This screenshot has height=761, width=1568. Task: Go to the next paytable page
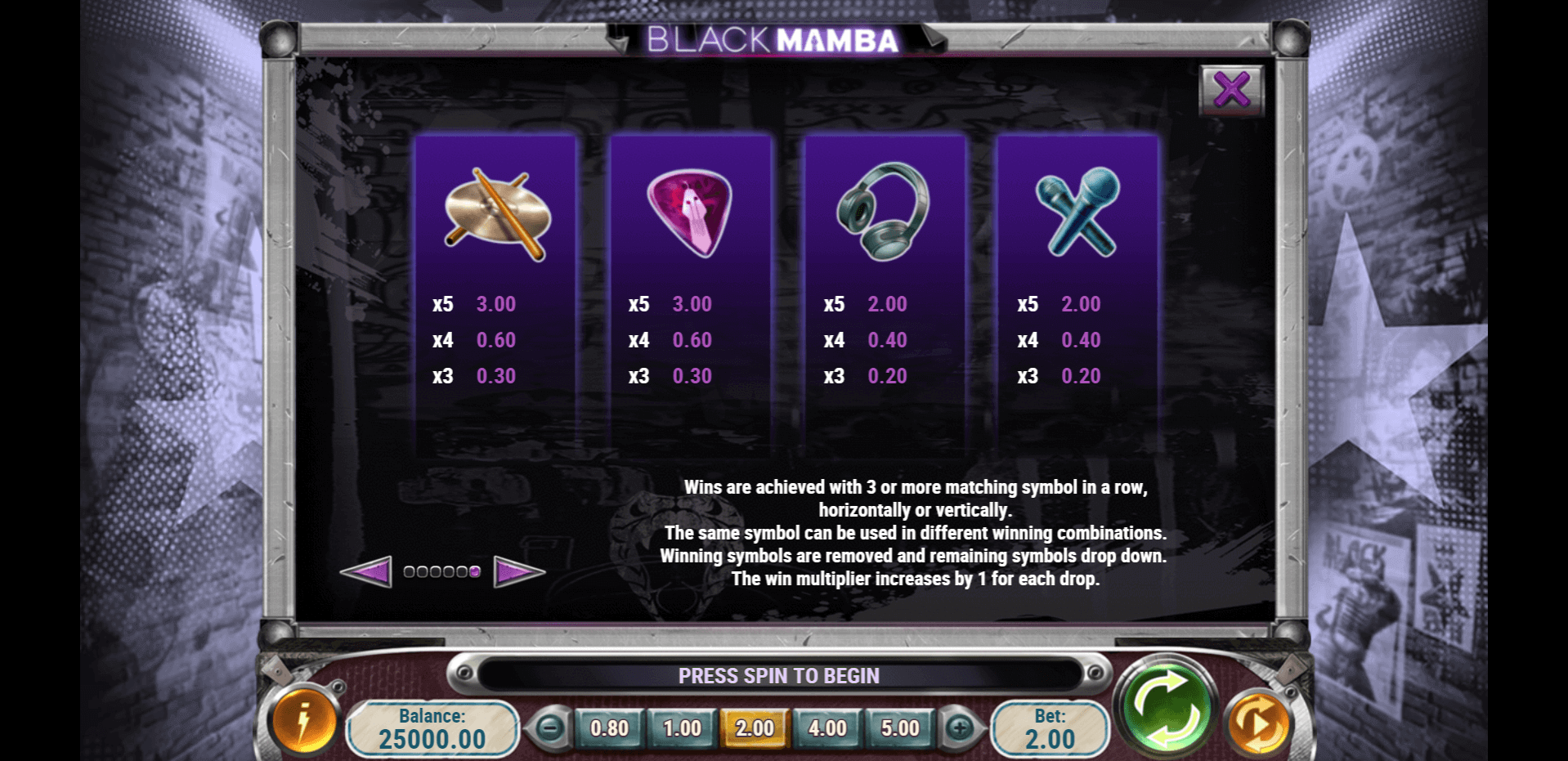point(518,571)
